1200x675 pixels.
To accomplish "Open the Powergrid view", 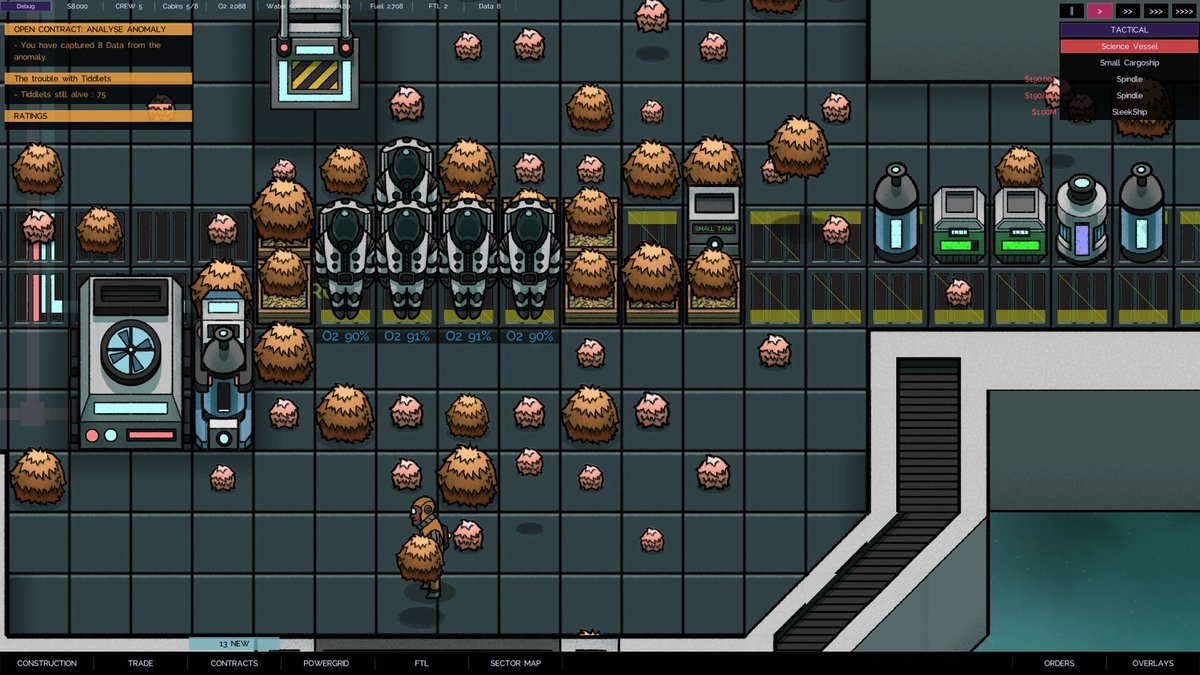I will [x=326, y=663].
